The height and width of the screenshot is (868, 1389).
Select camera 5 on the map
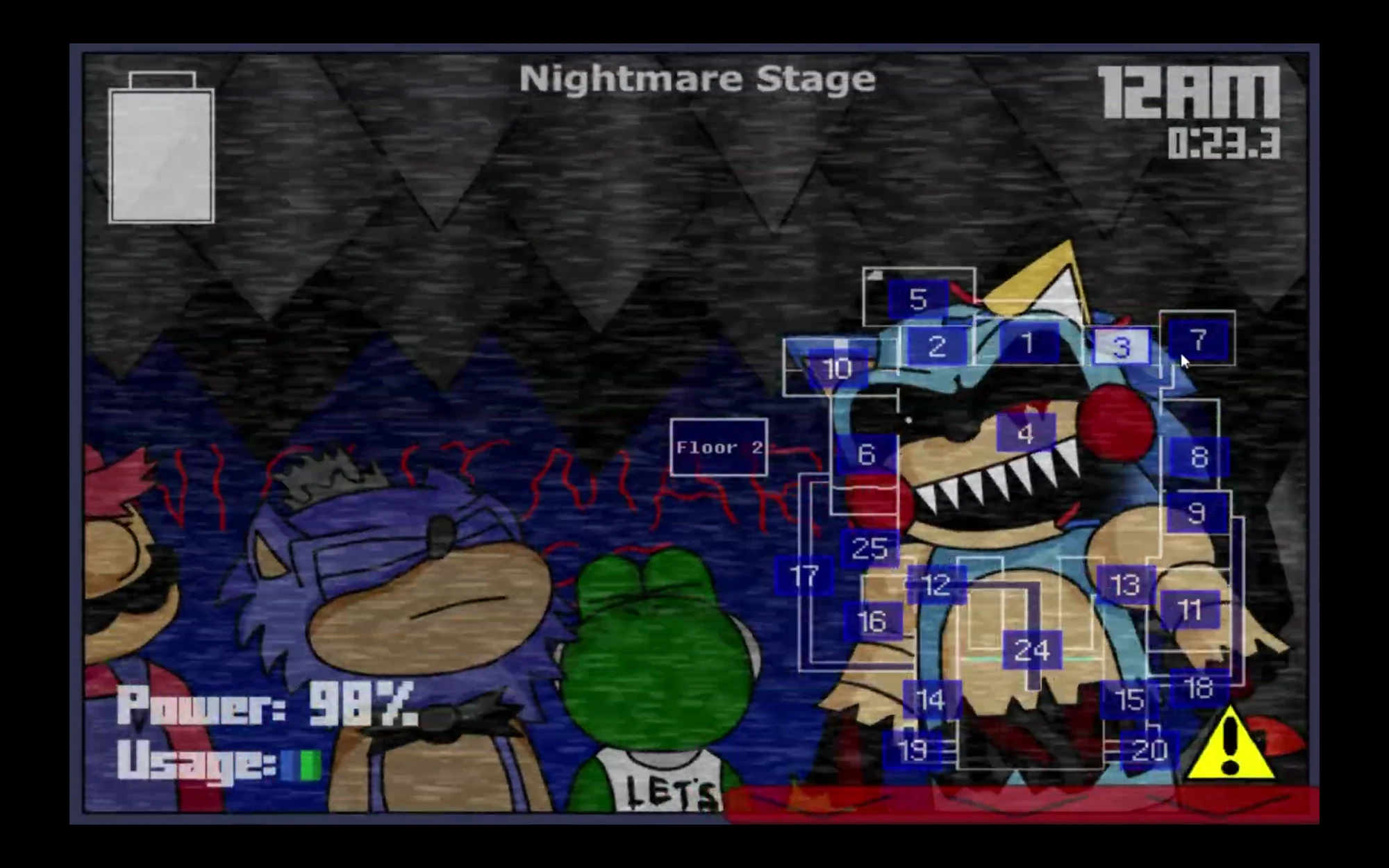pos(919,299)
